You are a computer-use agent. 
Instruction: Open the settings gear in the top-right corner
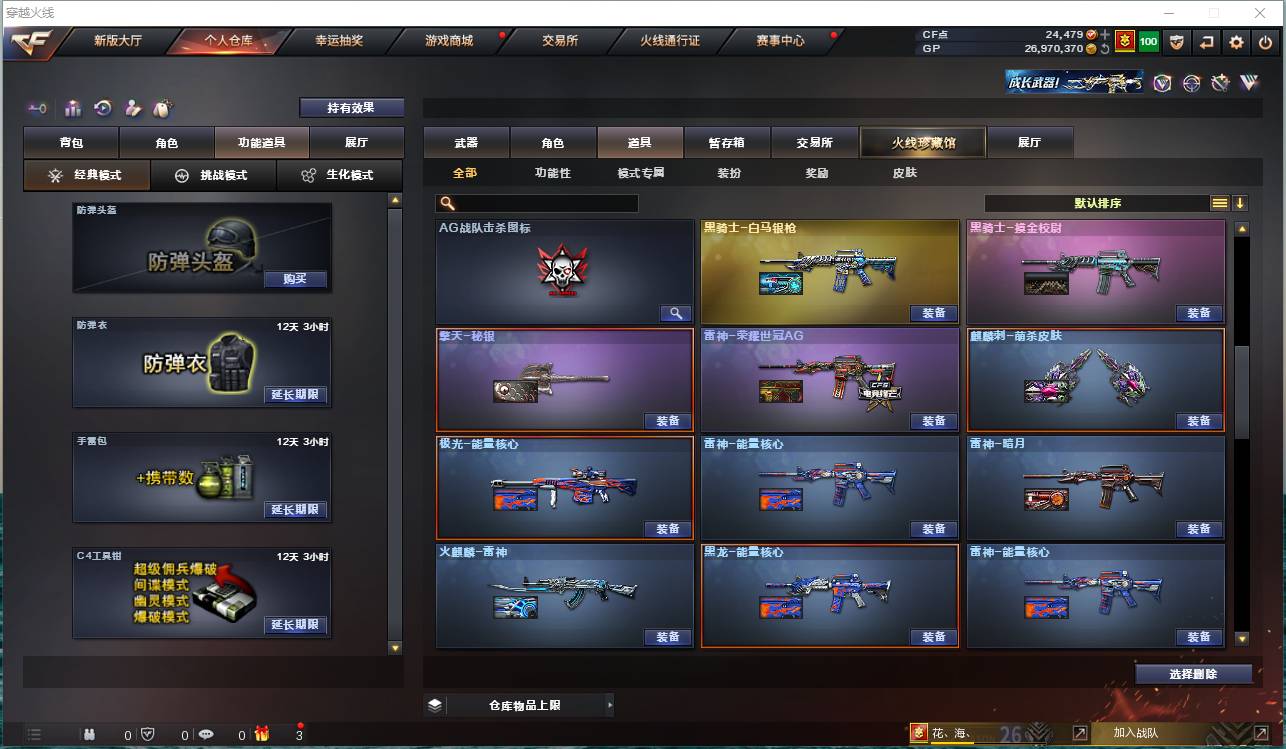pyautogui.click(x=1236, y=41)
